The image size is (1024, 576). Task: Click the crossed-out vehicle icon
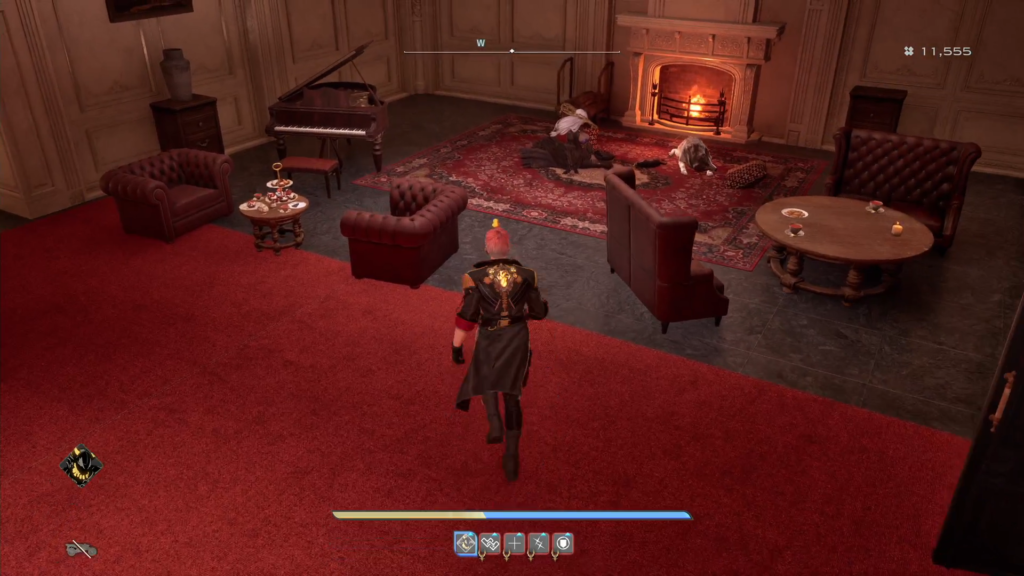click(x=81, y=549)
